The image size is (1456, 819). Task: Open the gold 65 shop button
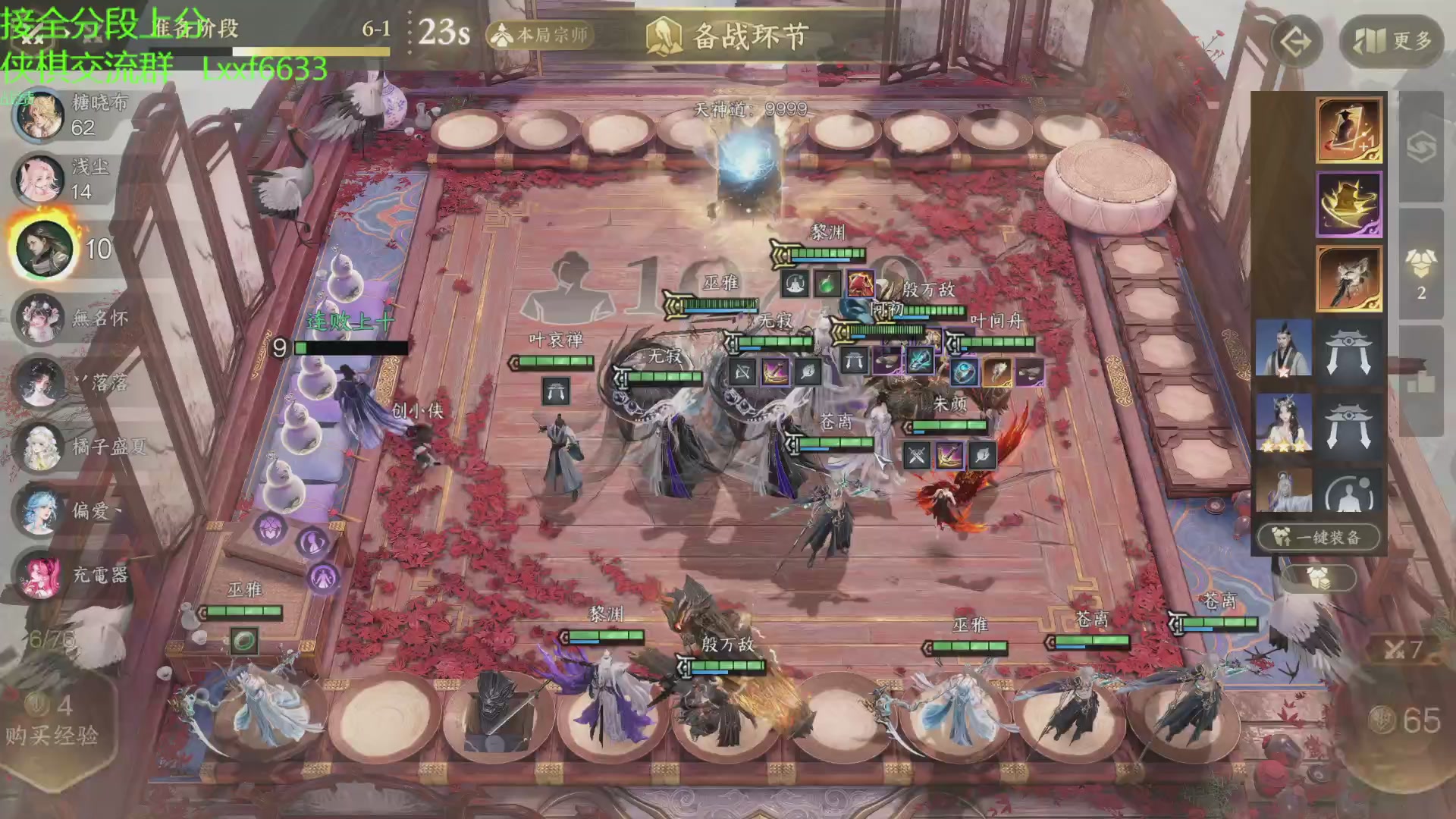pos(1407,720)
